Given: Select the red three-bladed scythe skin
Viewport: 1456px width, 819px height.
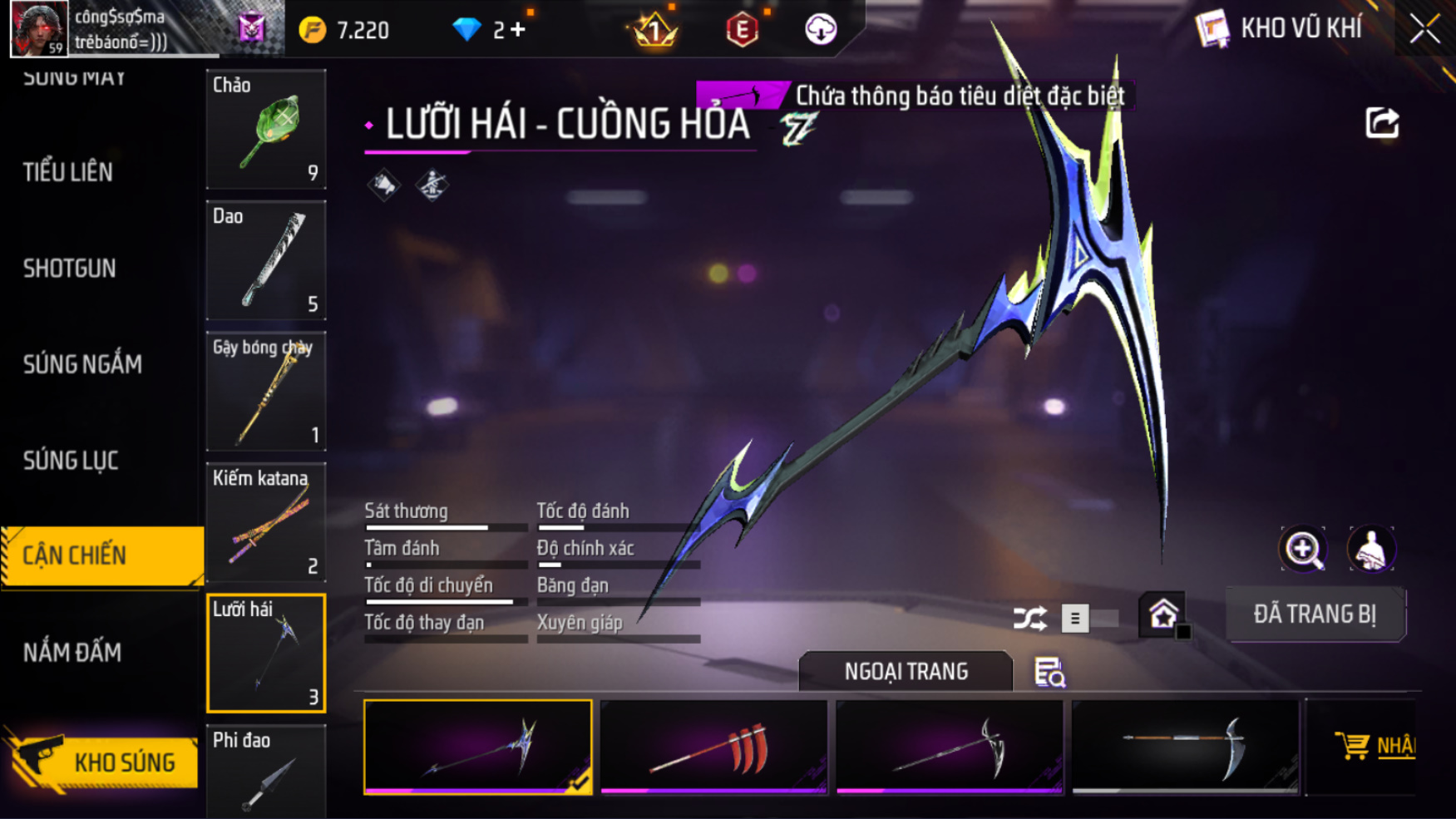Looking at the screenshot, I should [x=713, y=747].
